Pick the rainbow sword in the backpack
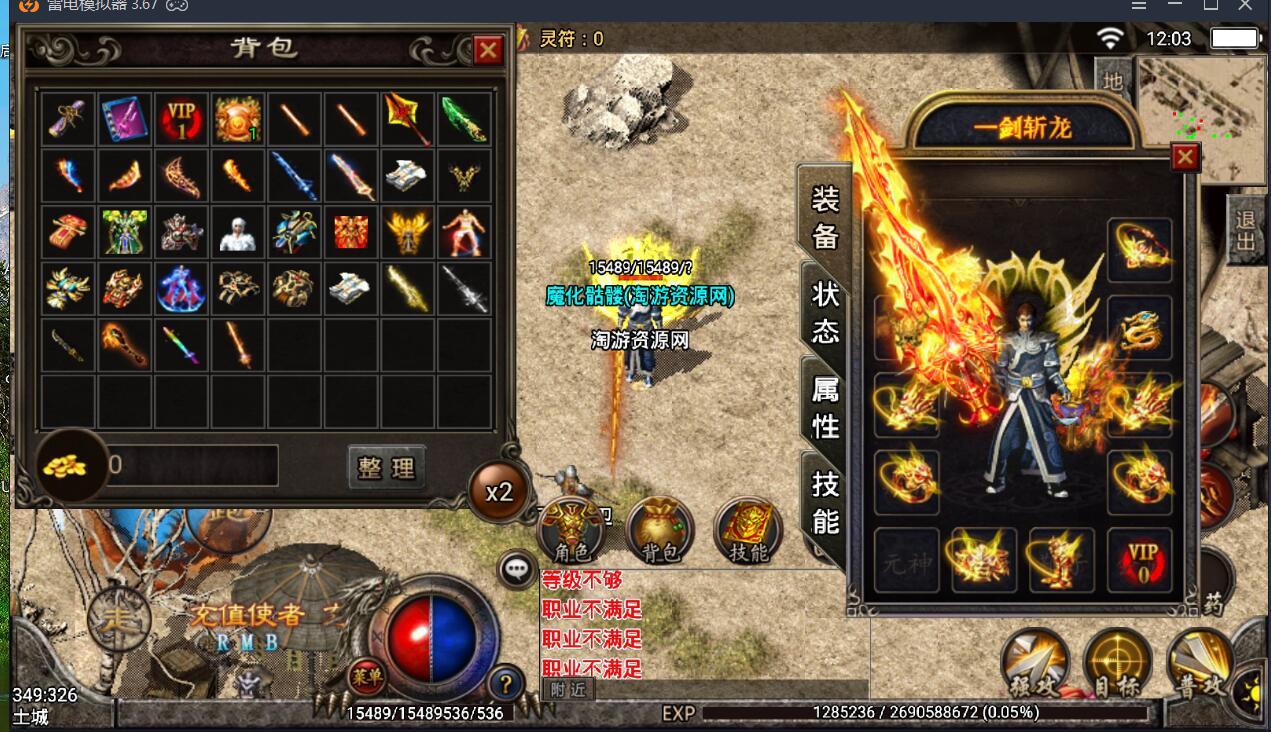This screenshot has width=1271, height=732. [181, 344]
